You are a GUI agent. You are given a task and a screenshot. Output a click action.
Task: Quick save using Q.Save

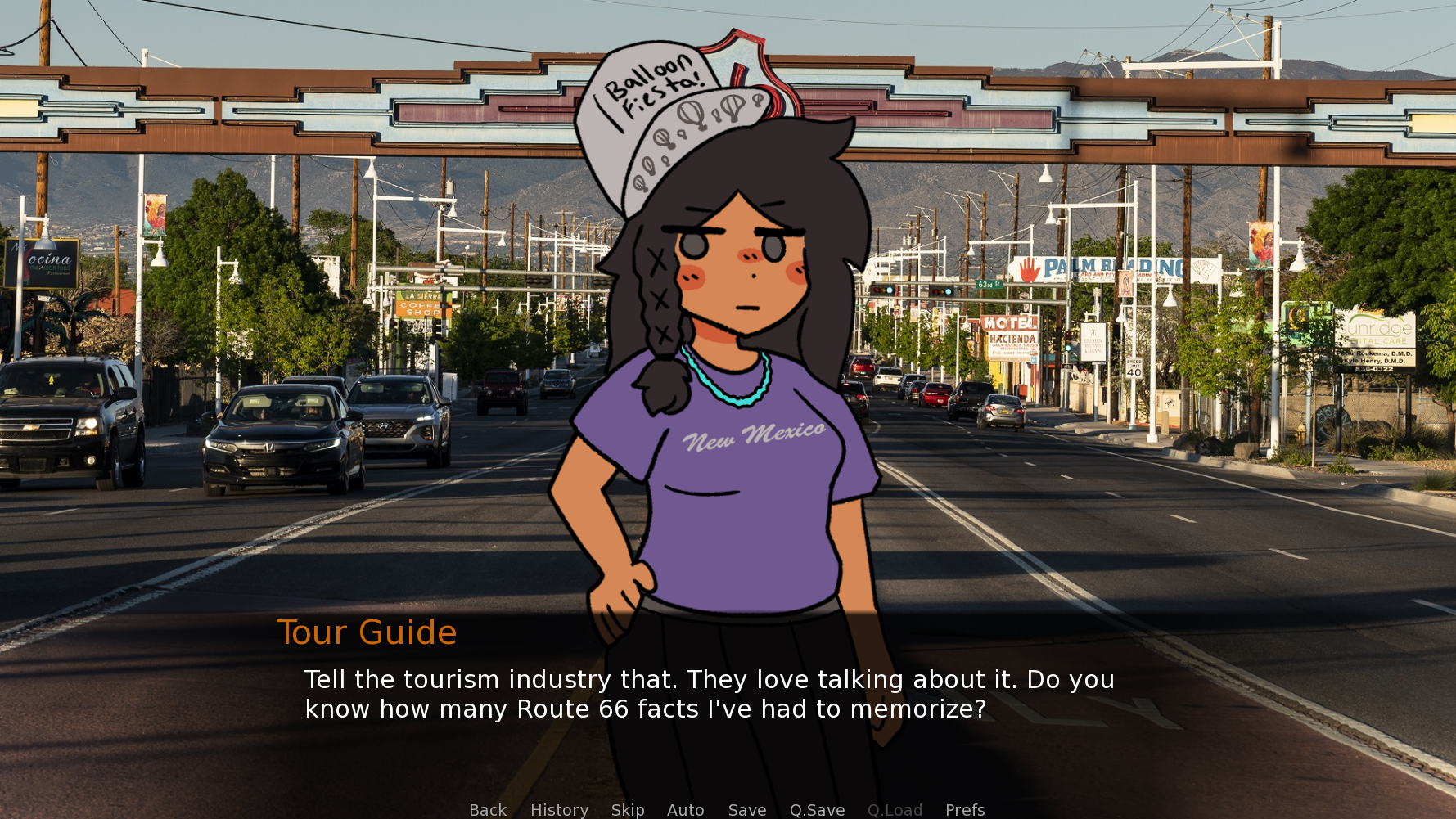(x=817, y=809)
